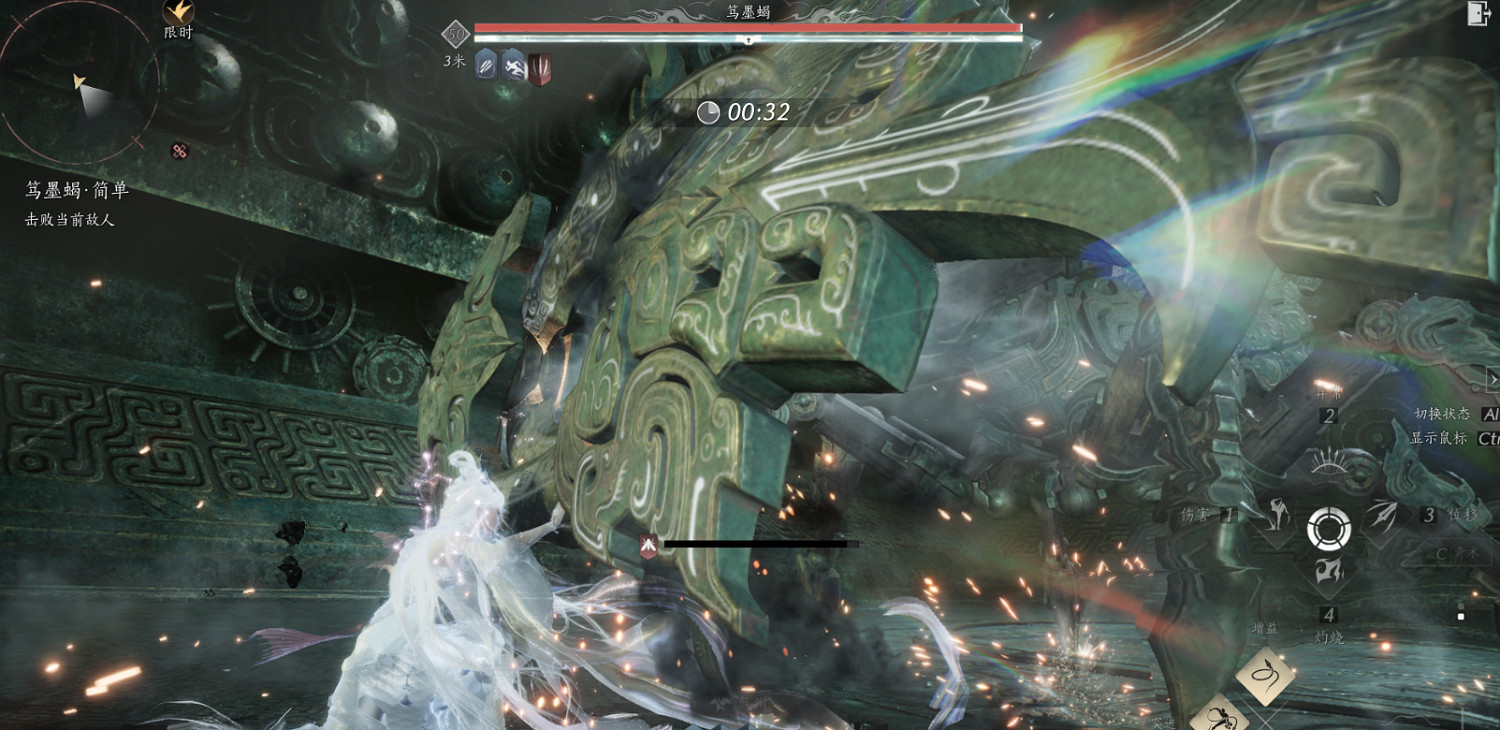
Task: Click the red crossed marker beside minimap
Action: click(180, 151)
